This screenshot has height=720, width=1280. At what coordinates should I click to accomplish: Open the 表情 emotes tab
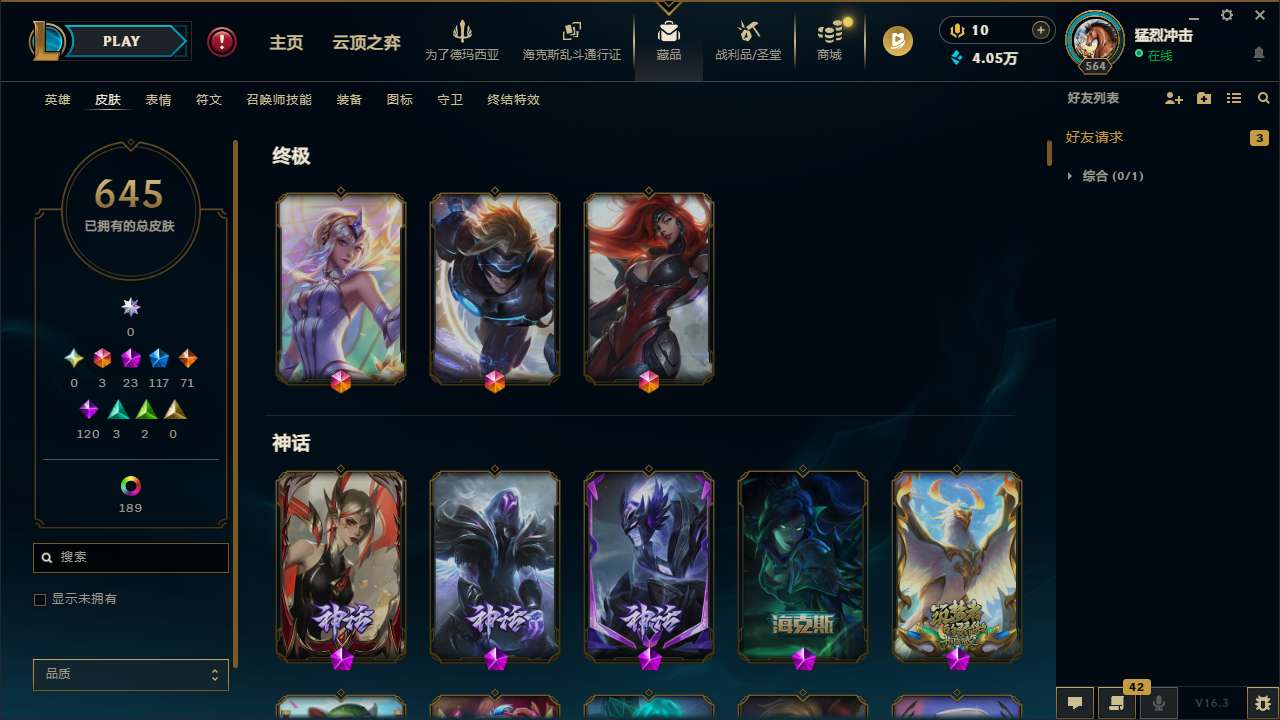coord(157,100)
